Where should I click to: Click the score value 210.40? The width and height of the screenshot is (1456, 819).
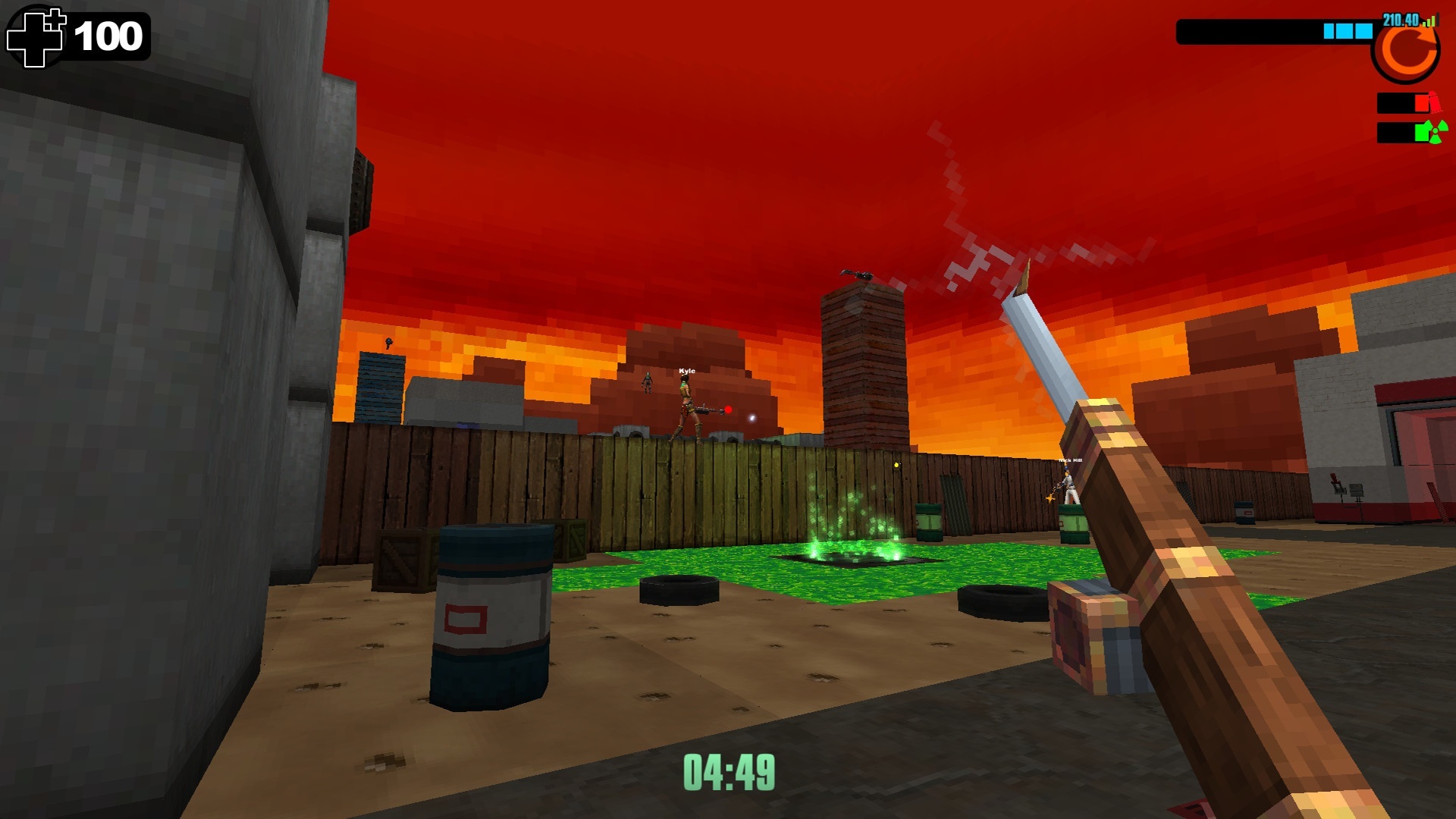click(x=1400, y=20)
